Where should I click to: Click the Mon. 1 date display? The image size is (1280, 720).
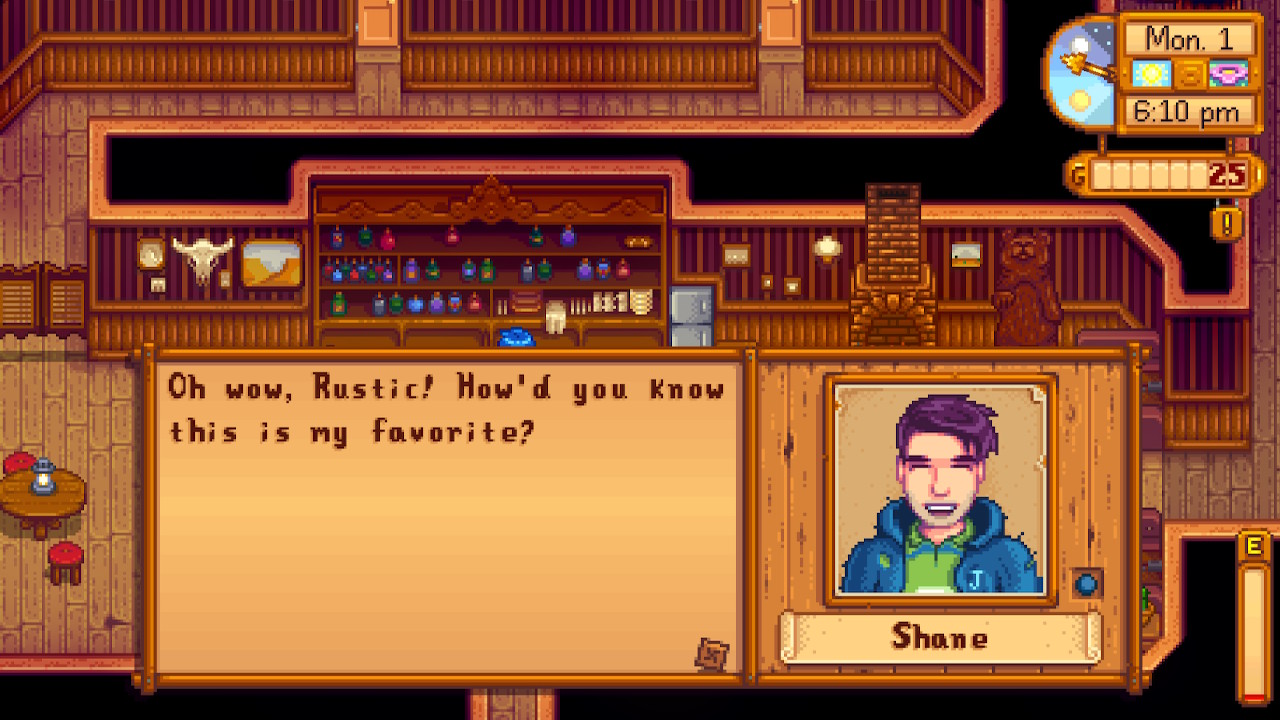point(1190,40)
